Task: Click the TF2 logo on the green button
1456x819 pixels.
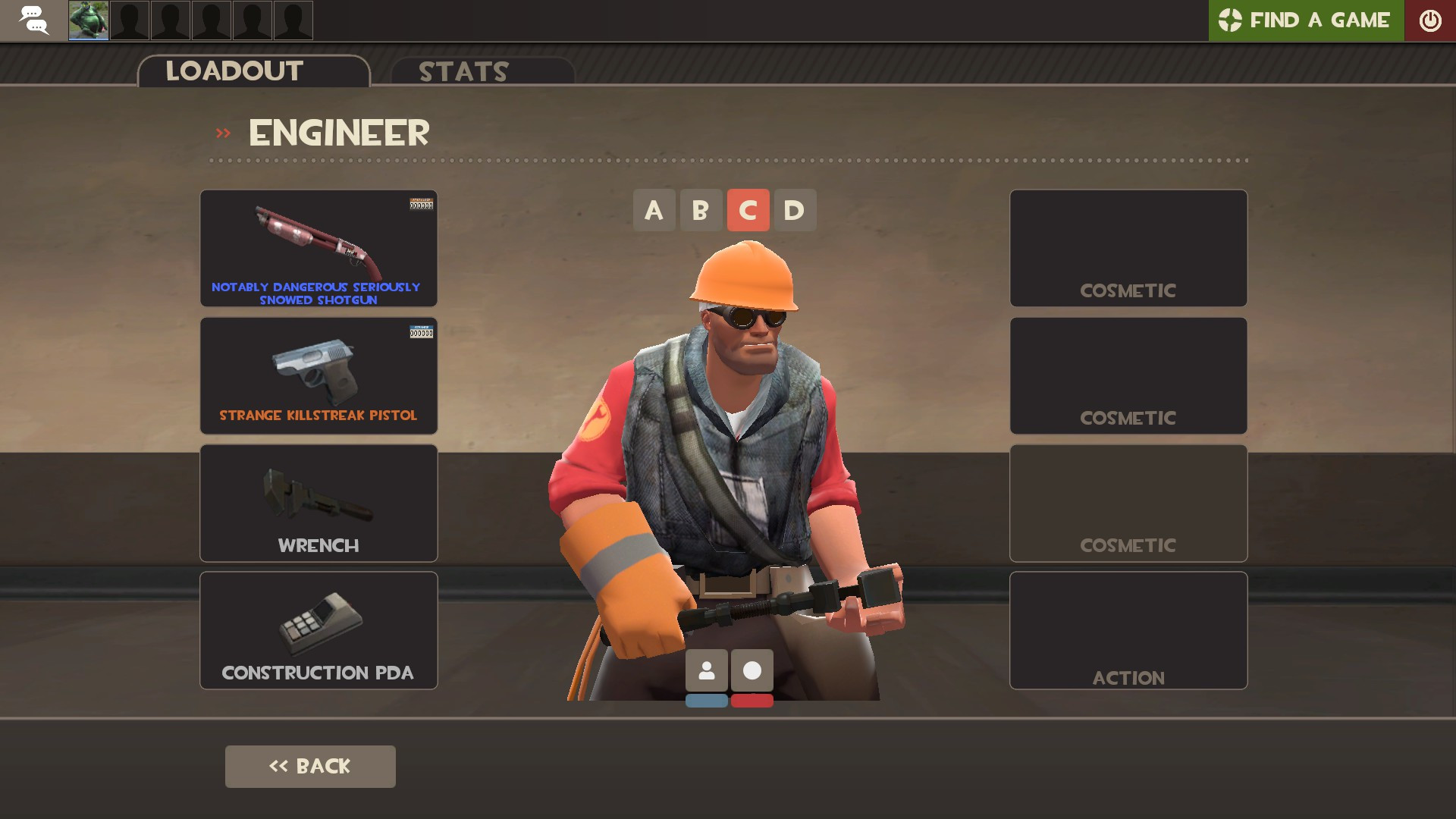Action: coord(1230,20)
